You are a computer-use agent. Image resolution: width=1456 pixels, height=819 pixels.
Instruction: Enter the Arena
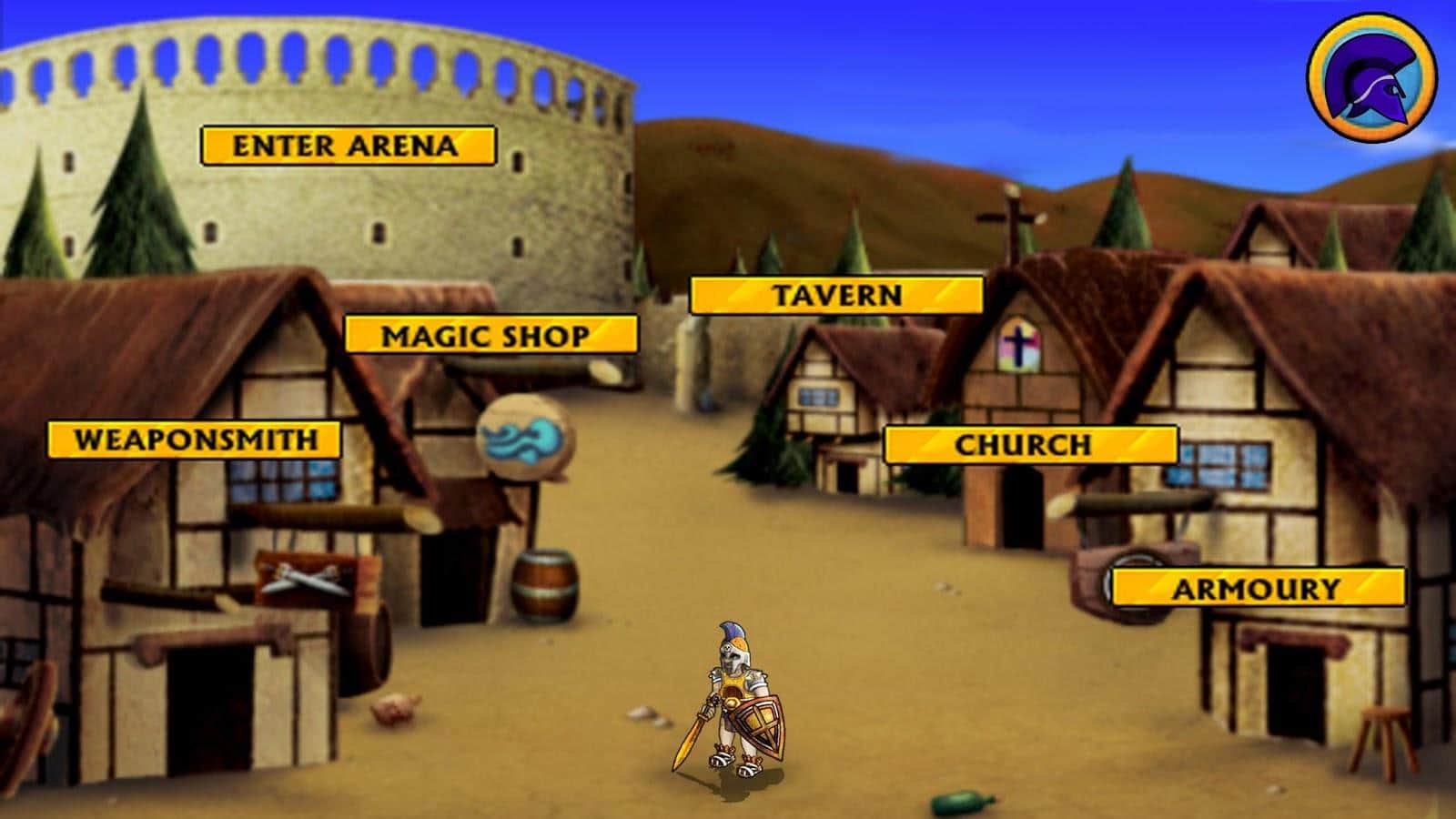coord(348,146)
